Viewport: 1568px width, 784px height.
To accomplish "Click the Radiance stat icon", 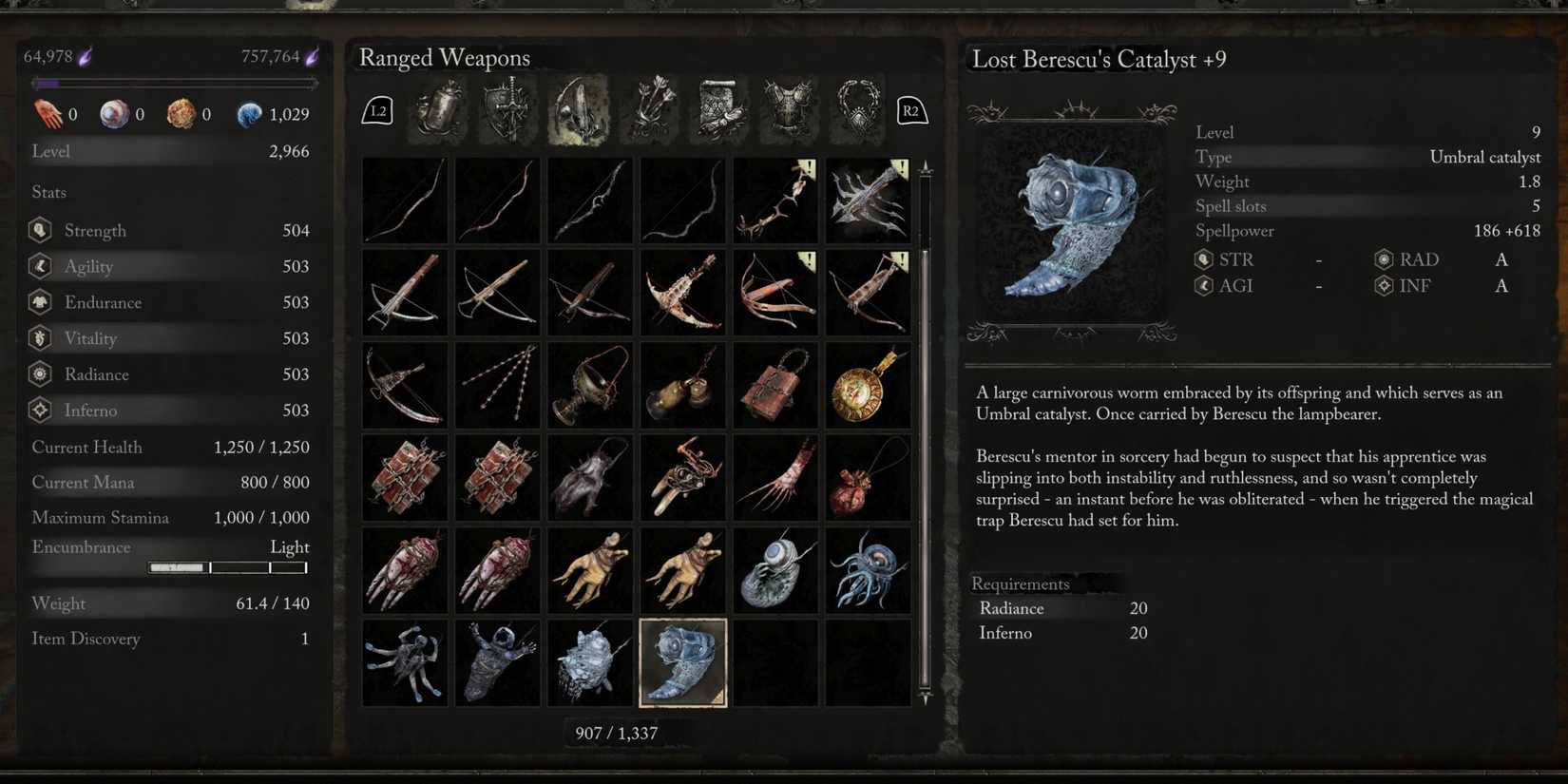I will [x=39, y=374].
